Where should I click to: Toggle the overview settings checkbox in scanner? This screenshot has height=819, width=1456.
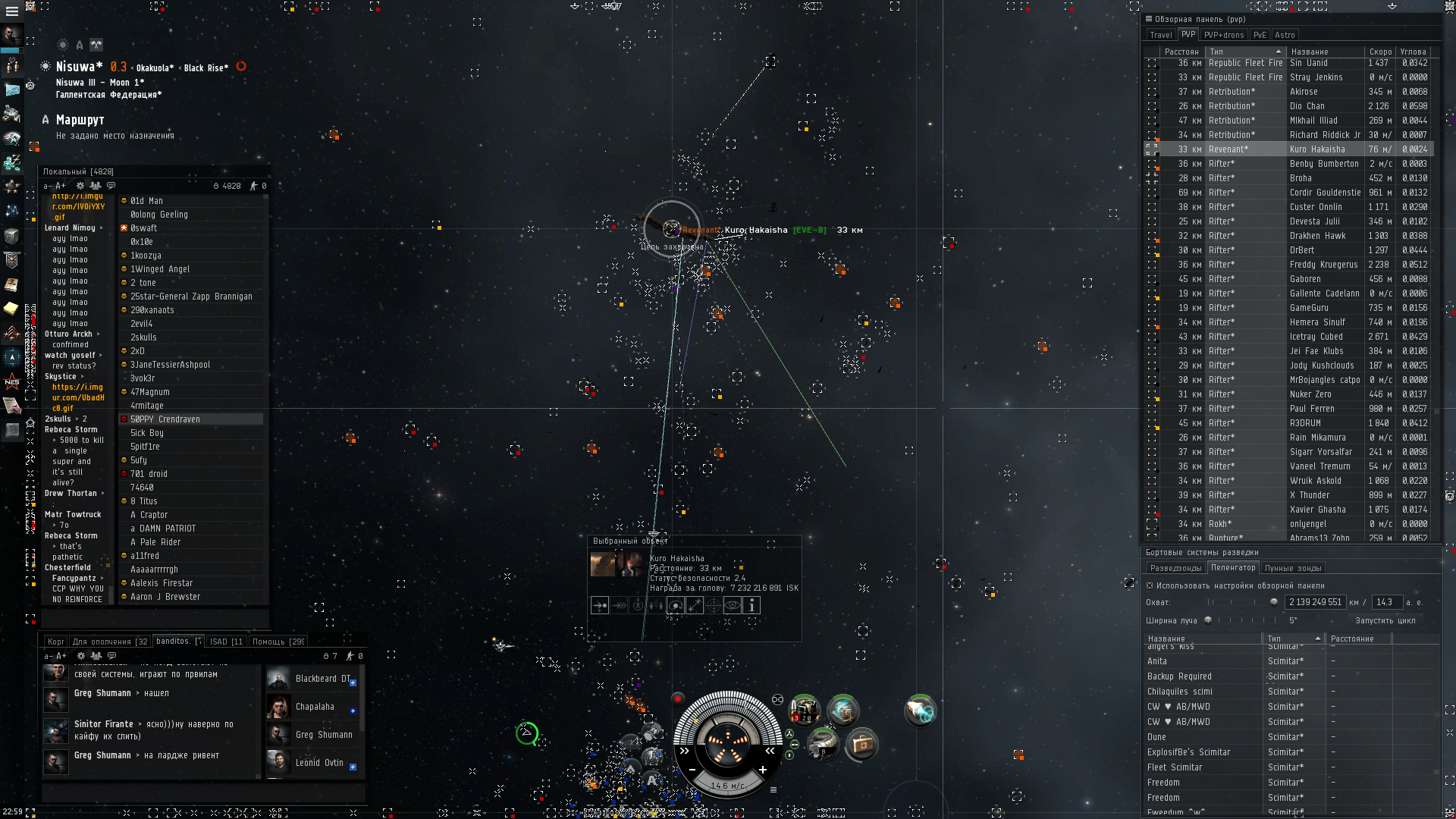coord(1150,585)
